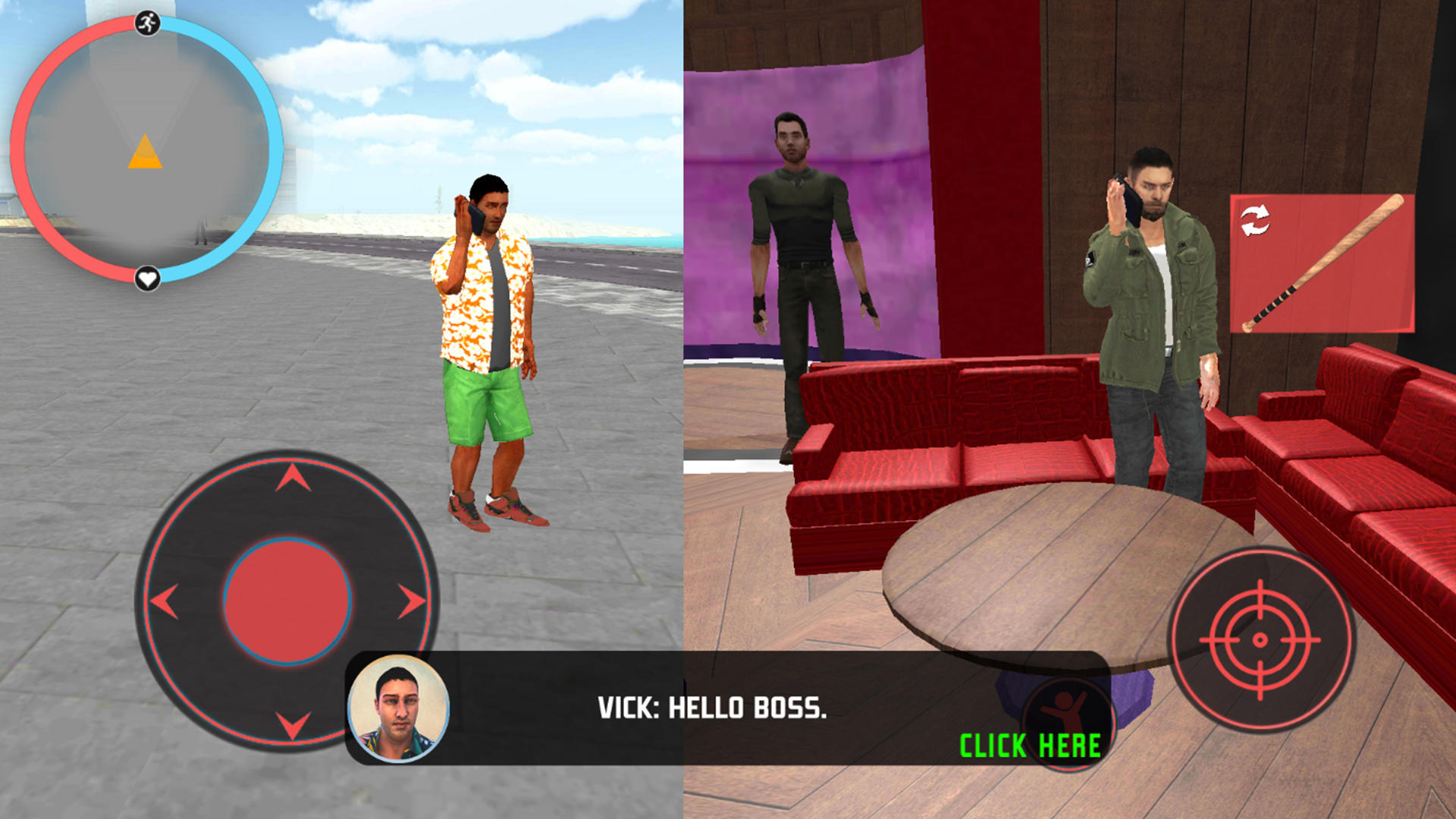Screen dimensions: 1456x819
Task: Click the green CLICK HERE label
Action: (x=1029, y=746)
